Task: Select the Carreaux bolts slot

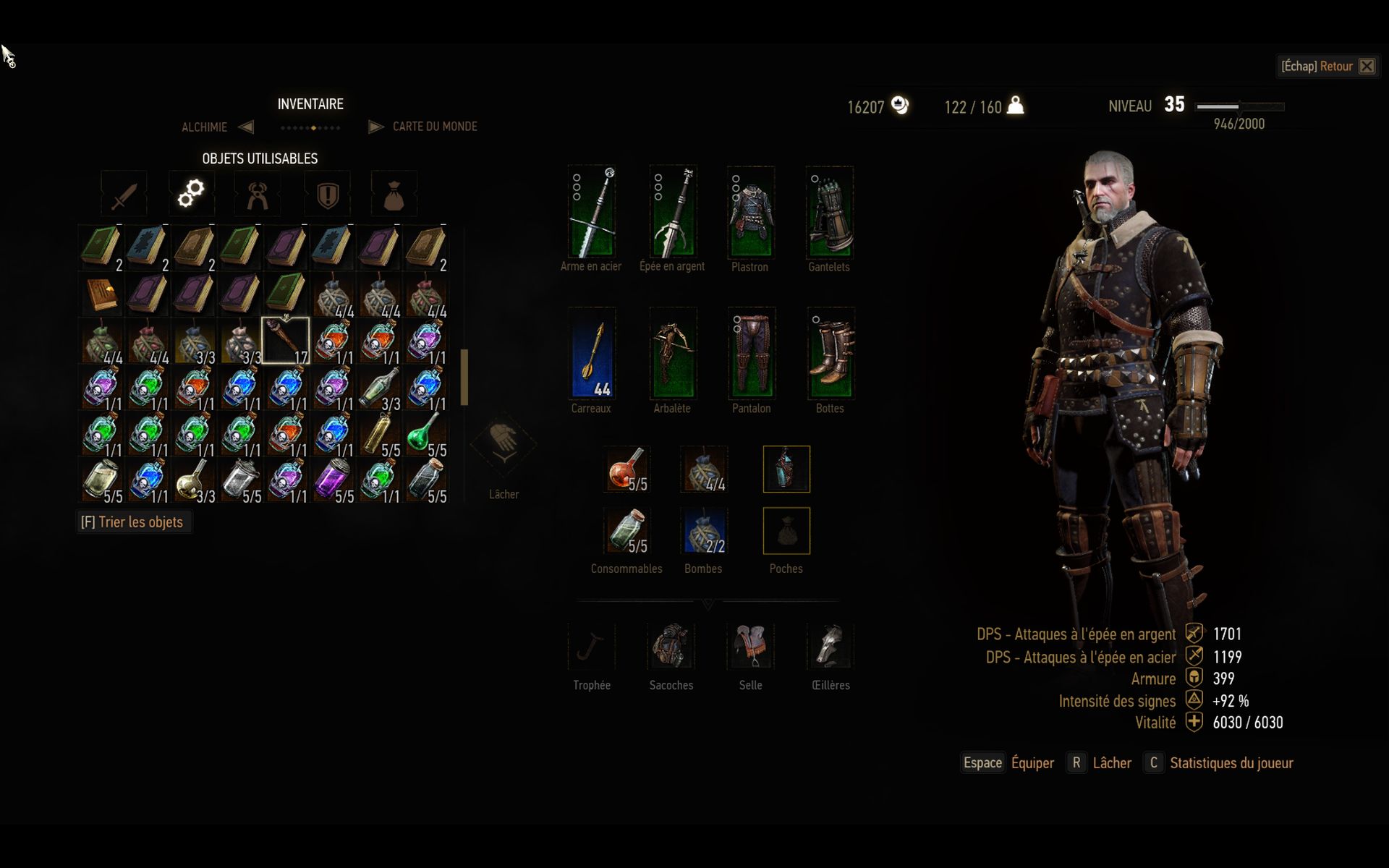Action: coord(592,354)
